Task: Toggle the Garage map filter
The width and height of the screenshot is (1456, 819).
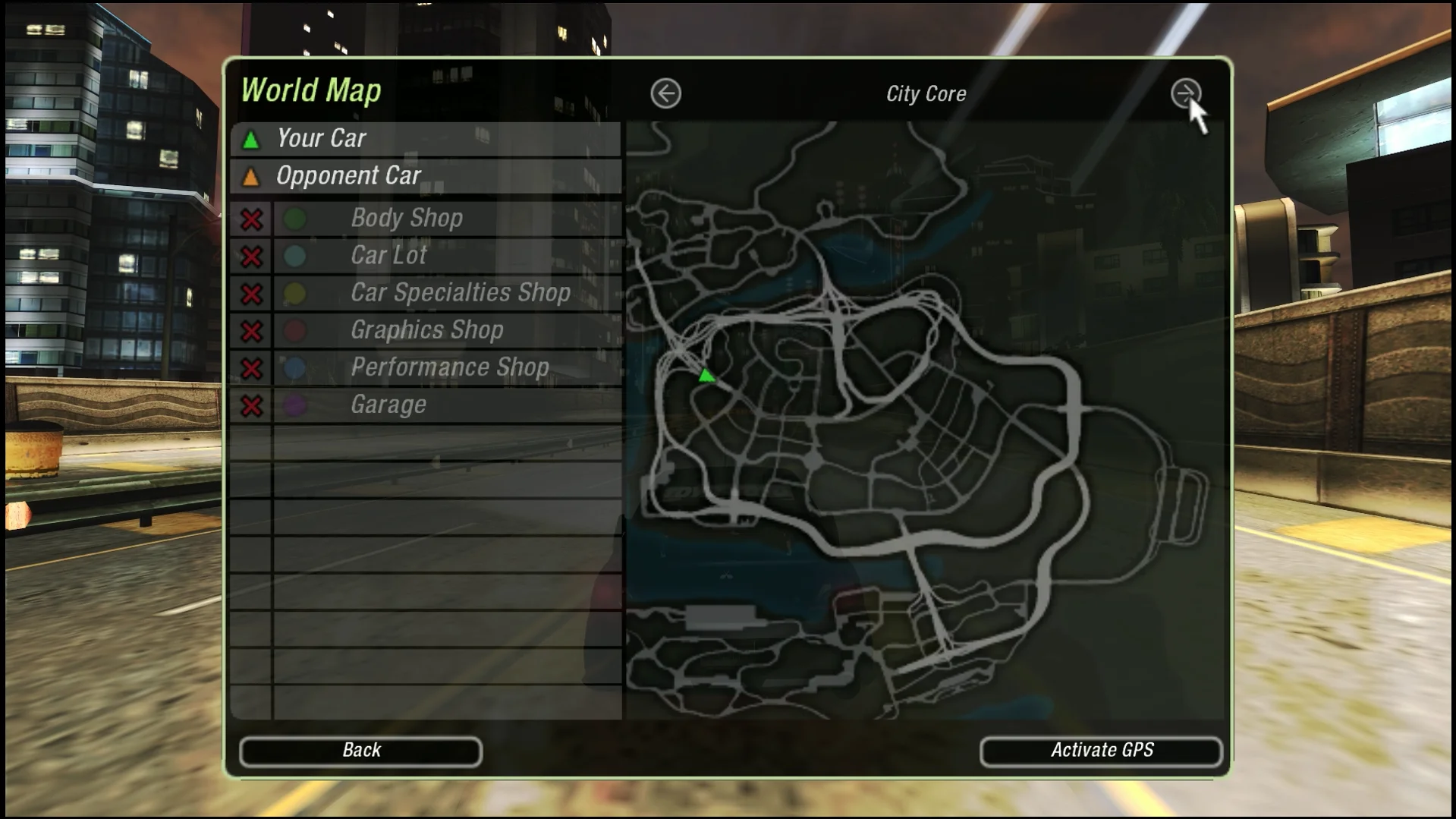Action: point(252,405)
